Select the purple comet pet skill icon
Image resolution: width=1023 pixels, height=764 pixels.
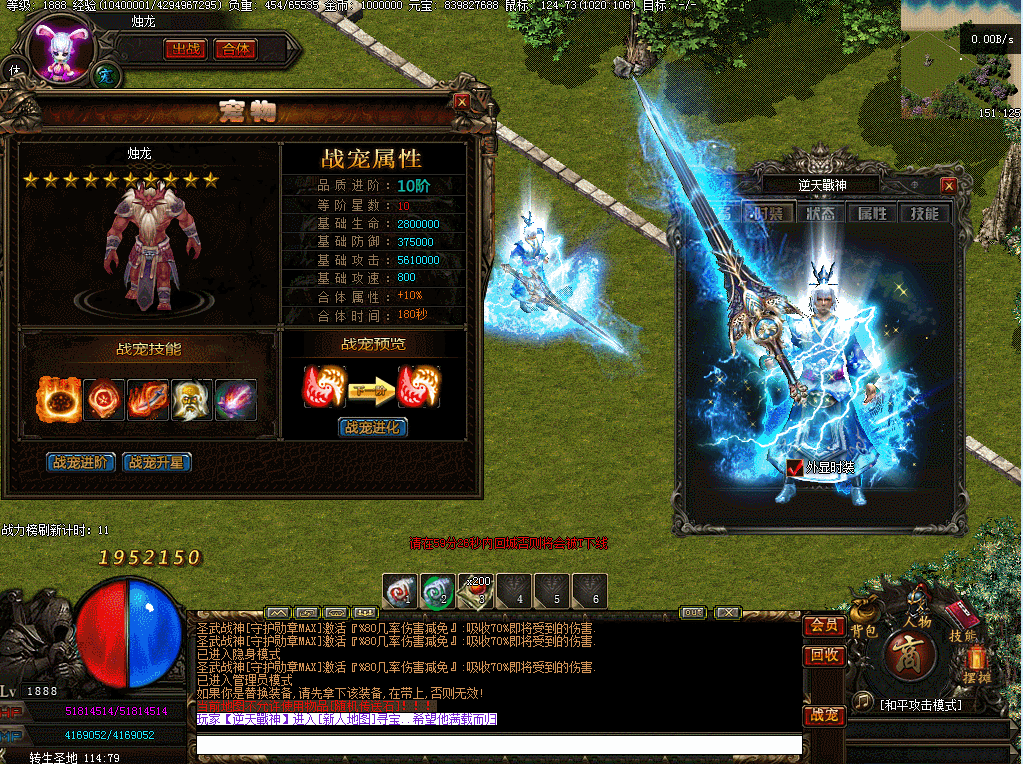pyautogui.click(x=236, y=400)
